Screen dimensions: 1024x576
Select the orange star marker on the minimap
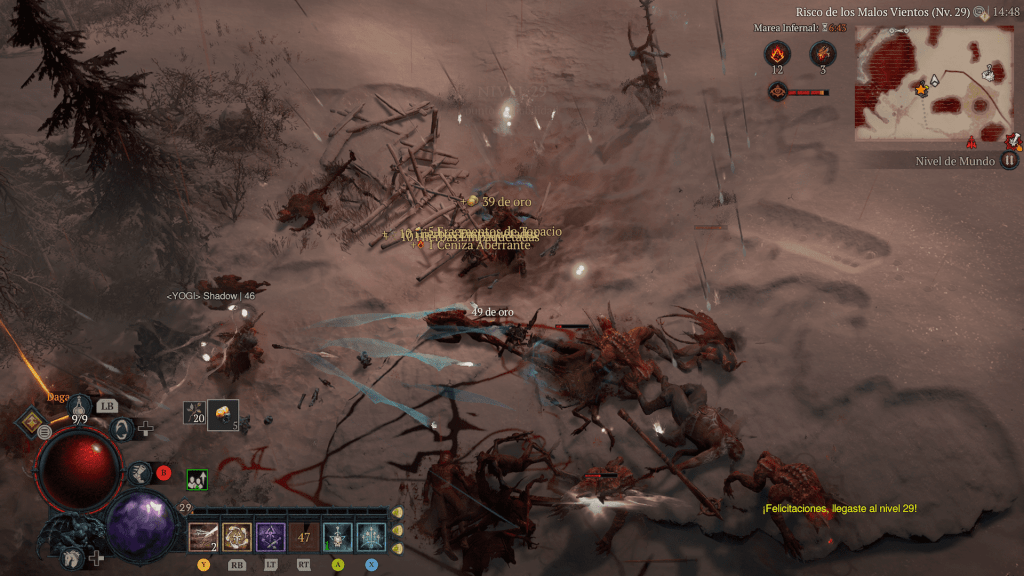click(x=920, y=90)
